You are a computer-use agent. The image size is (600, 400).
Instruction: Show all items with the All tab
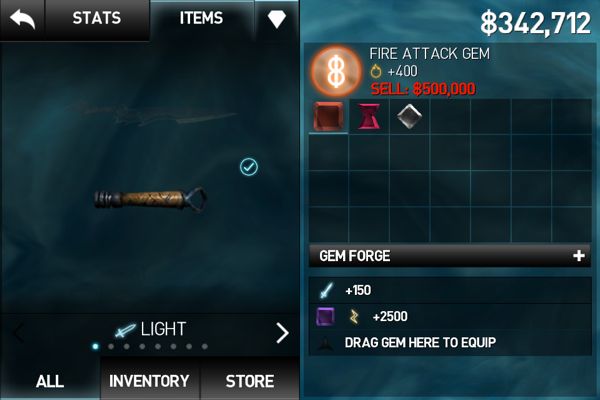(x=50, y=381)
